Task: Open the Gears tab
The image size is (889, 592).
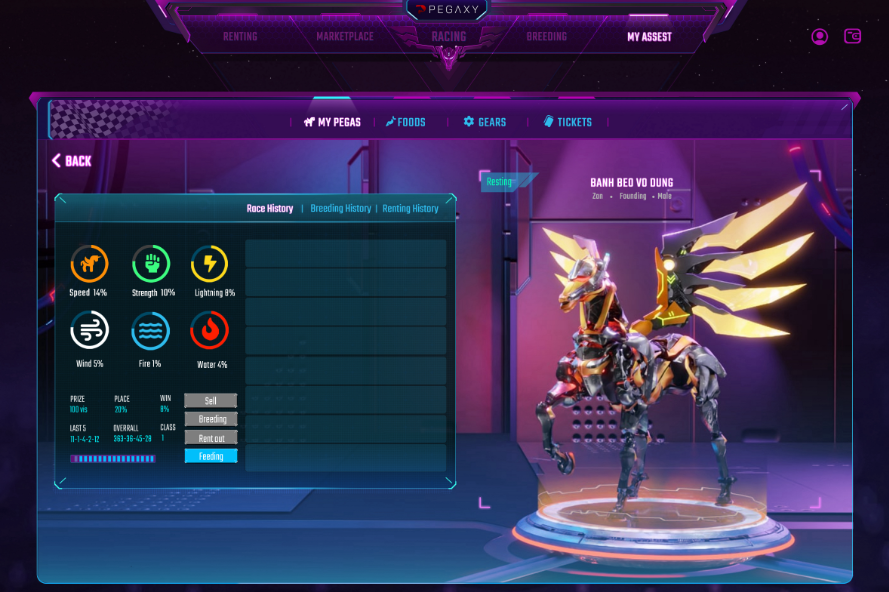Action: (485, 122)
